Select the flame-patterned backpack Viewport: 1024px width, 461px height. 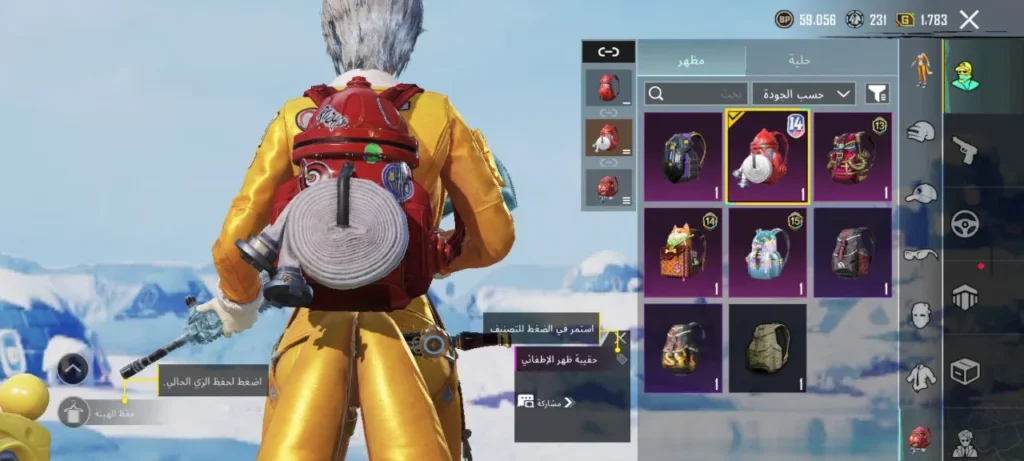point(683,348)
